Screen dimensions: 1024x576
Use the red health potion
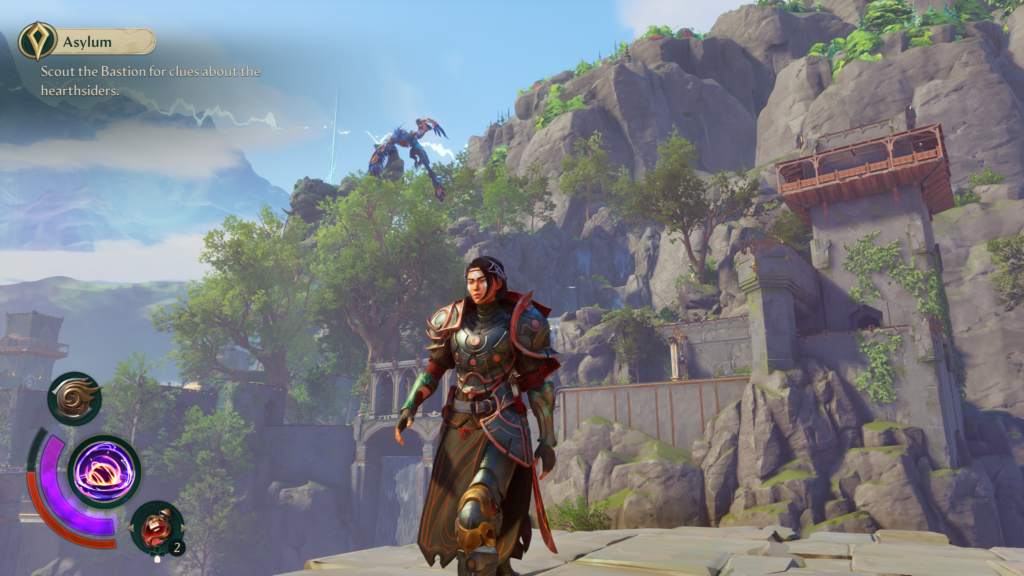coord(156,527)
